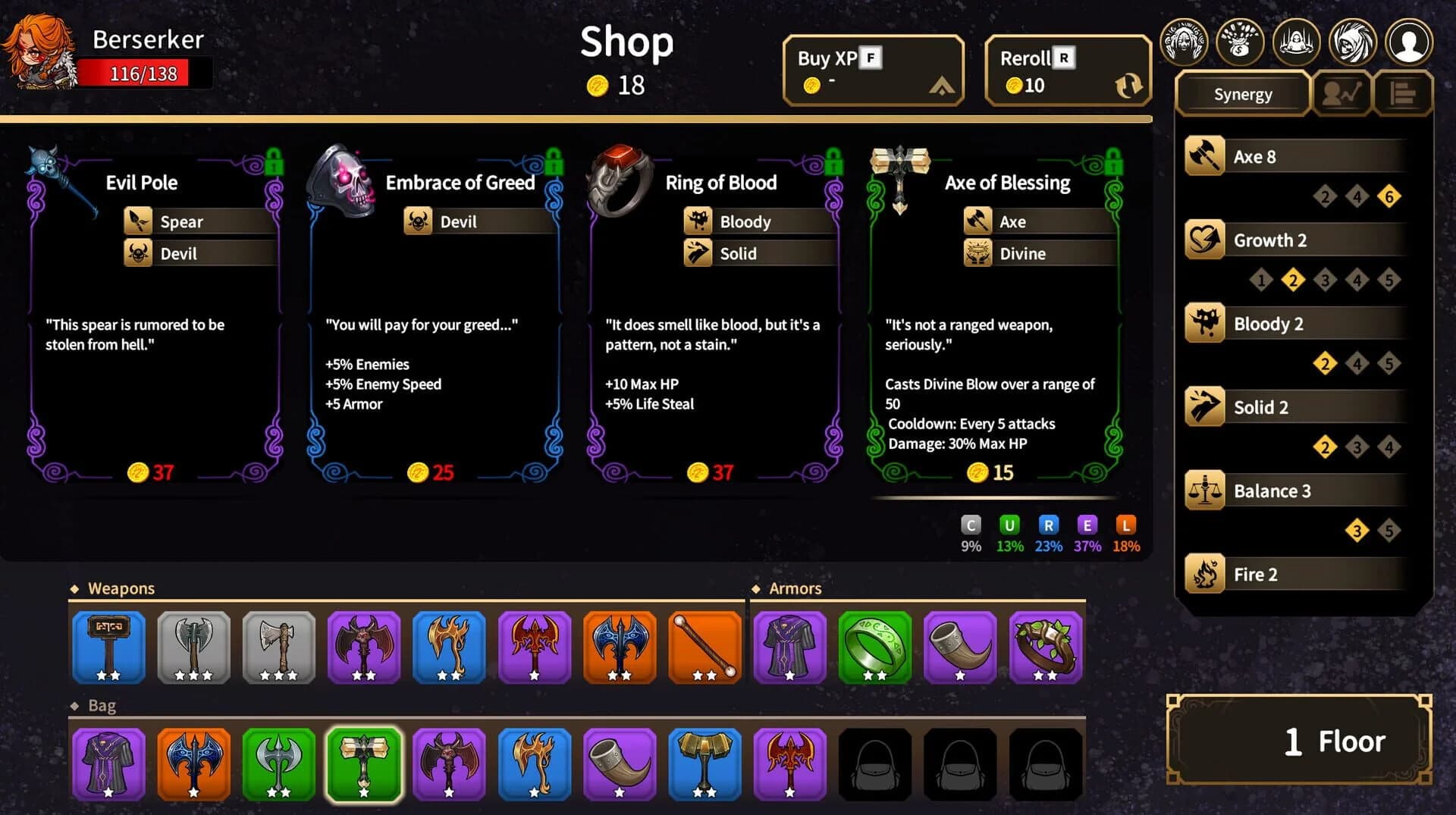Buy XP from the shop
This screenshot has height=815, width=1456.
click(873, 70)
